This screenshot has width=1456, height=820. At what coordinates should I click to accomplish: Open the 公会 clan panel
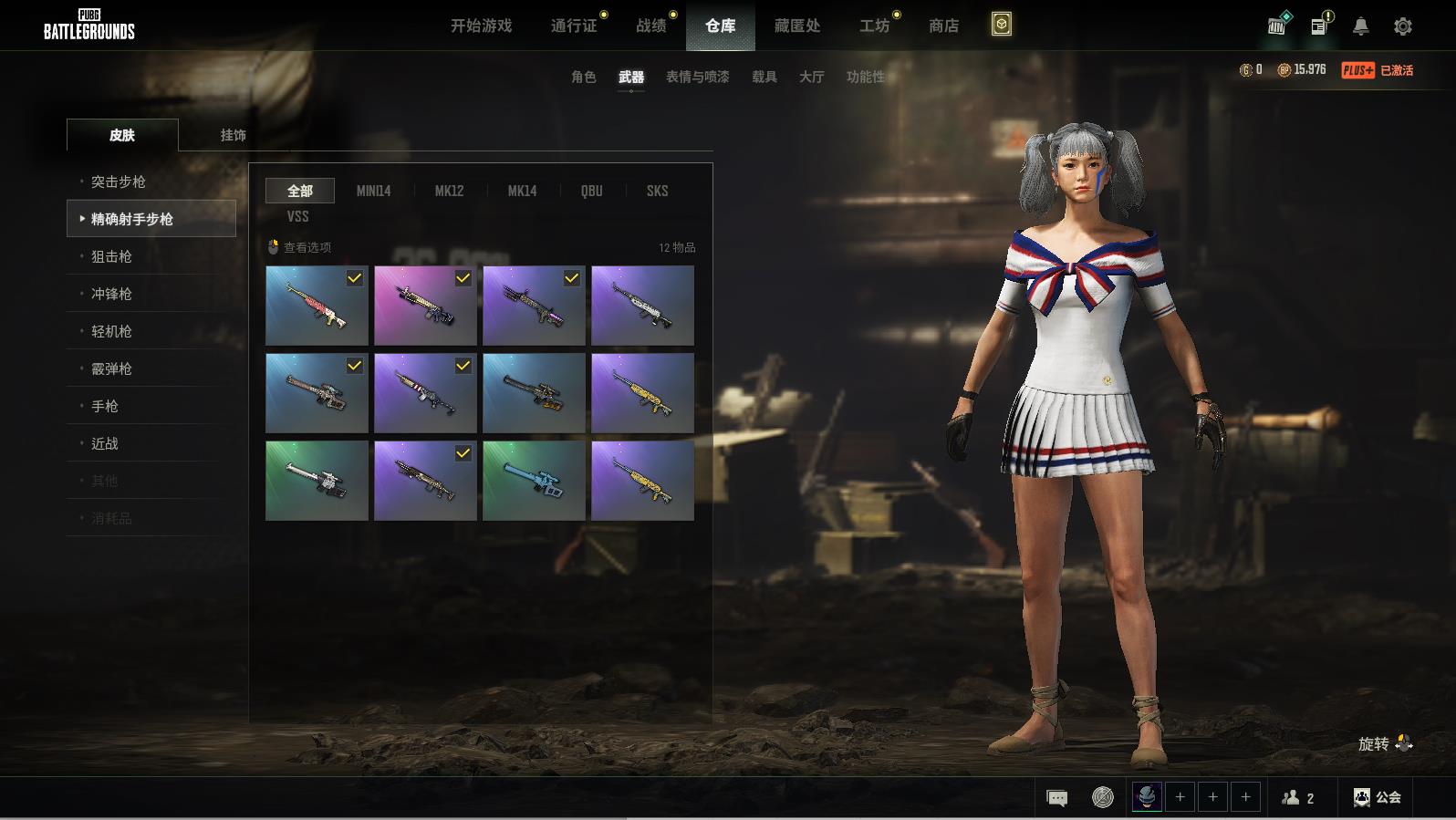point(1378,797)
